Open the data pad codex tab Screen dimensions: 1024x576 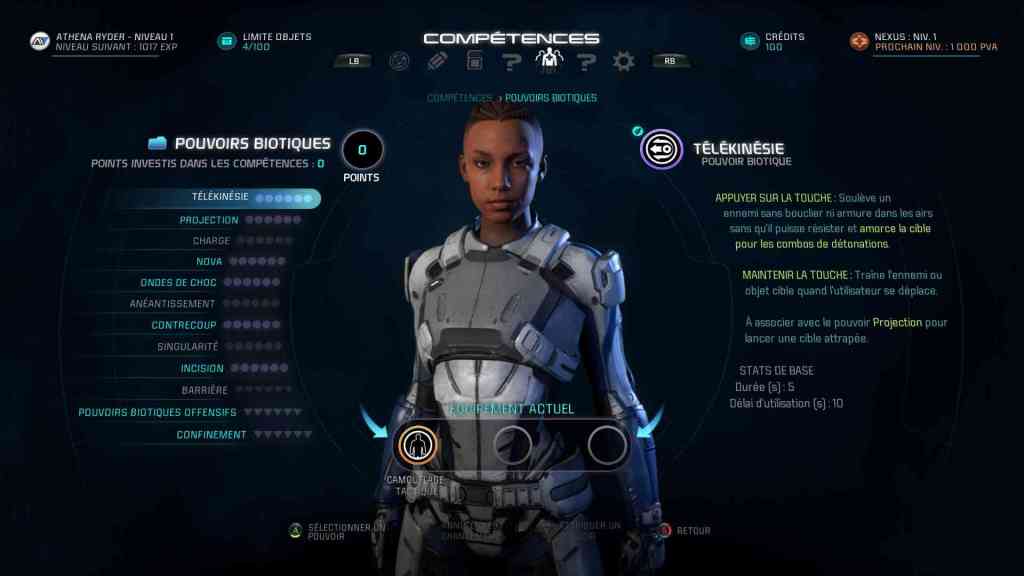[474, 61]
